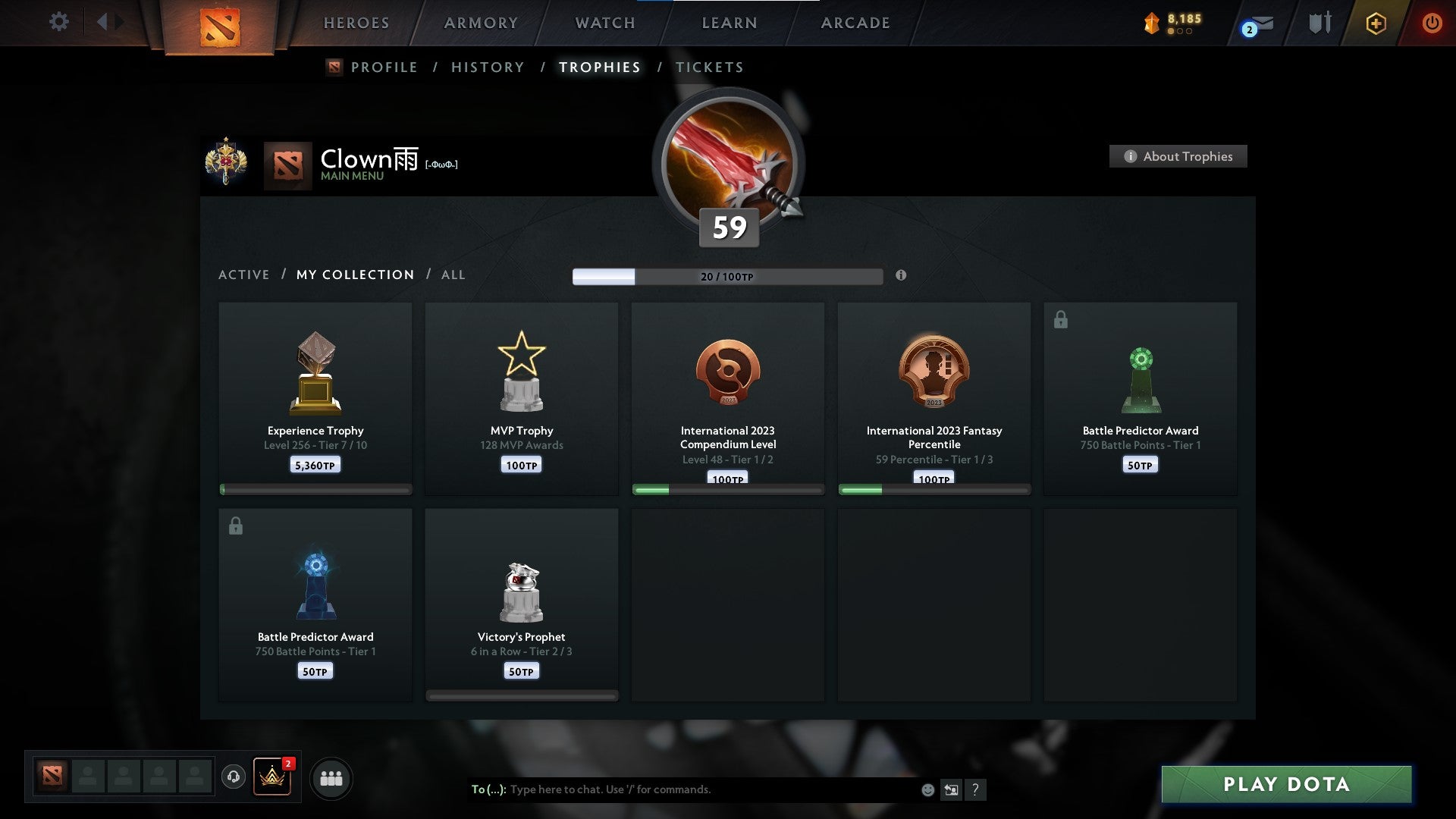
Task: Switch to the ACTIVE trophy filter
Action: coord(244,275)
